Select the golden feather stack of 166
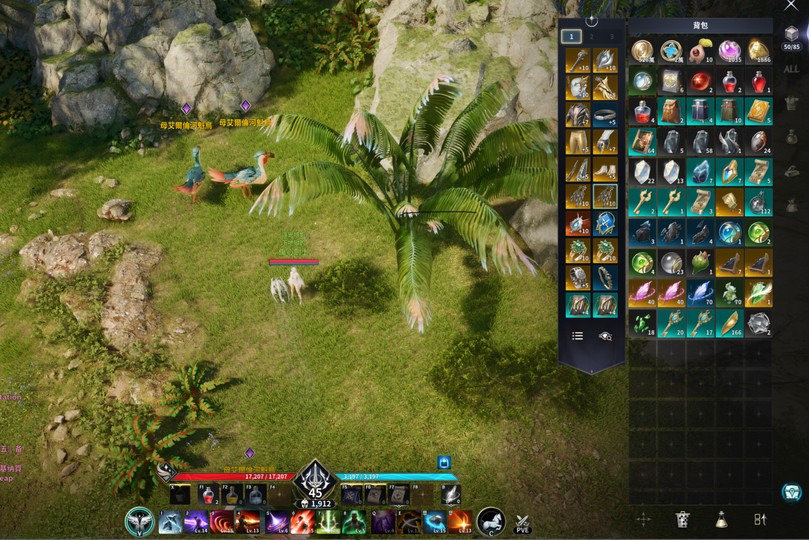809x540 pixels. click(x=729, y=323)
